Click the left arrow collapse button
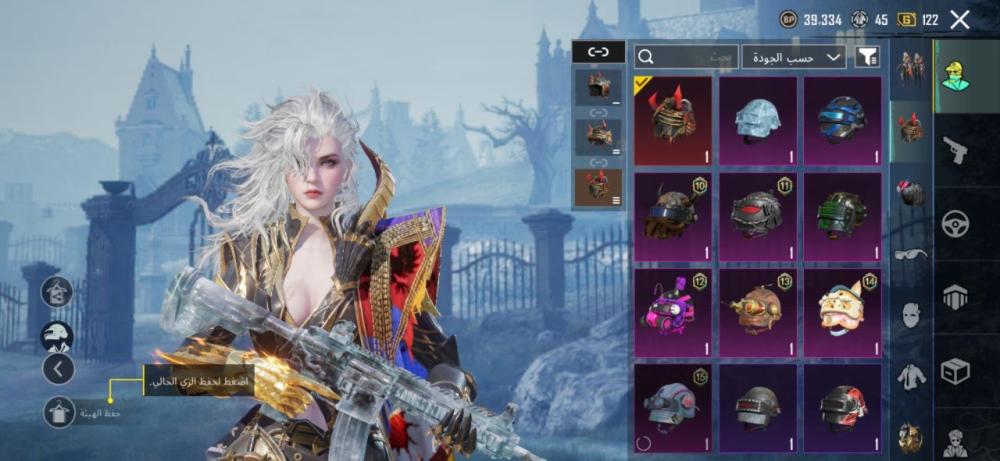The height and width of the screenshot is (461, 1000). 57,369
